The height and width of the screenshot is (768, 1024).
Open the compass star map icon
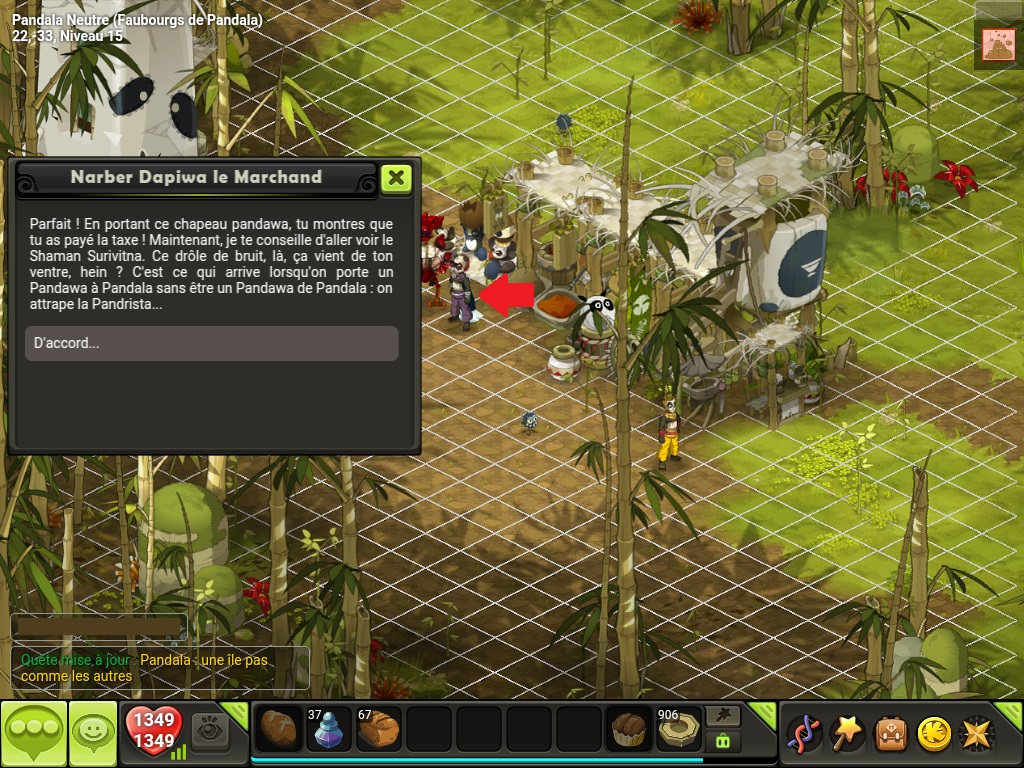[977, 733]
